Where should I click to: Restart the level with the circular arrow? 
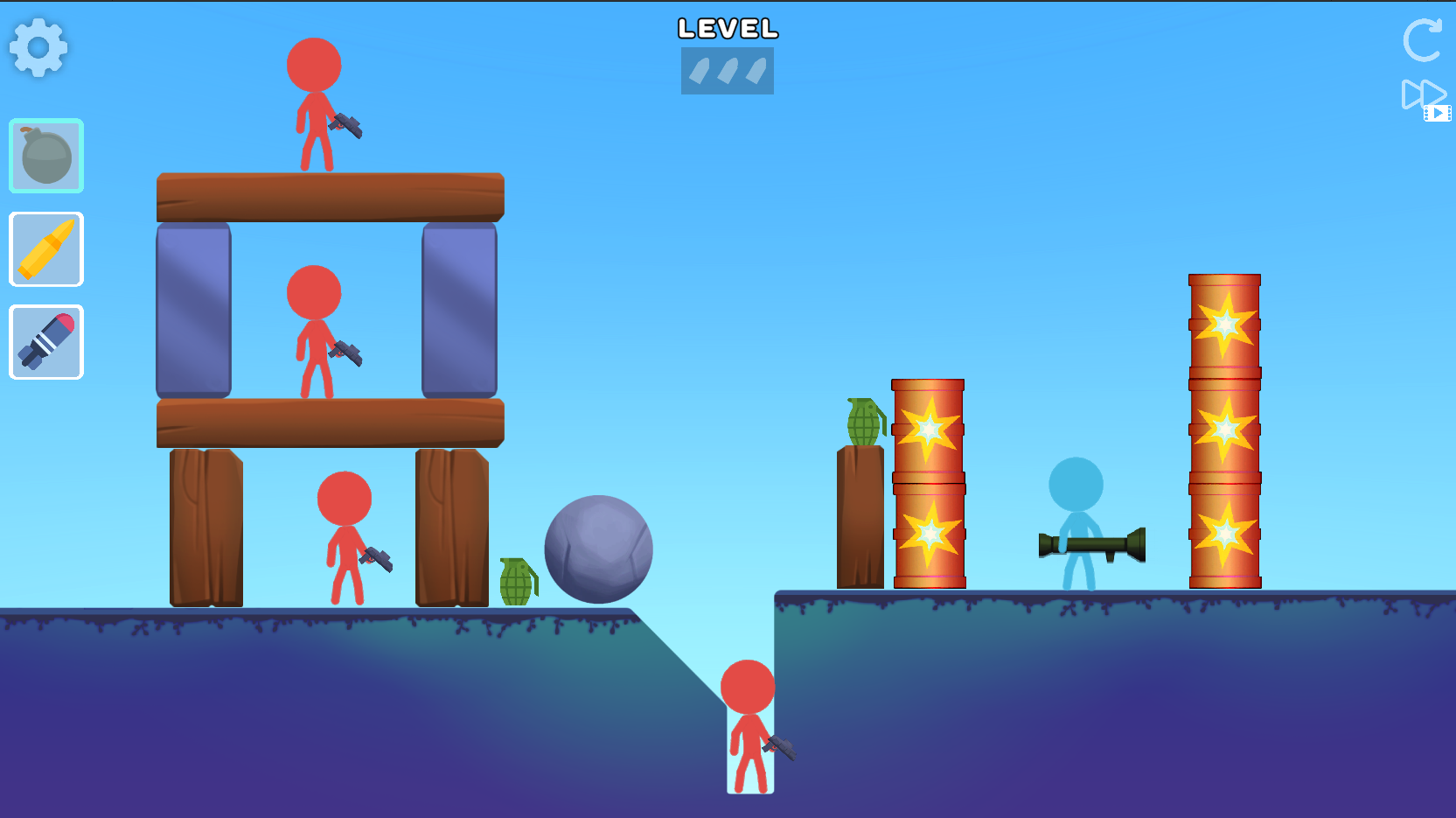pos(1422,41)
